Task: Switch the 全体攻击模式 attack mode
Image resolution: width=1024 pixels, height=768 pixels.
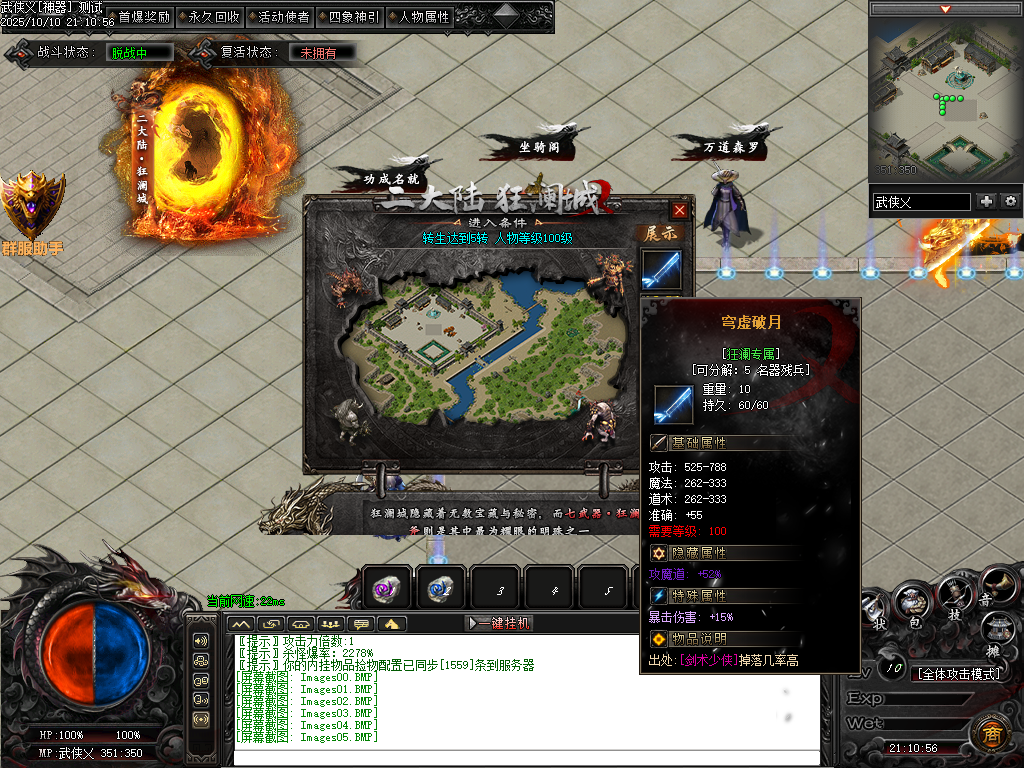Action: [x=960, y=674]
